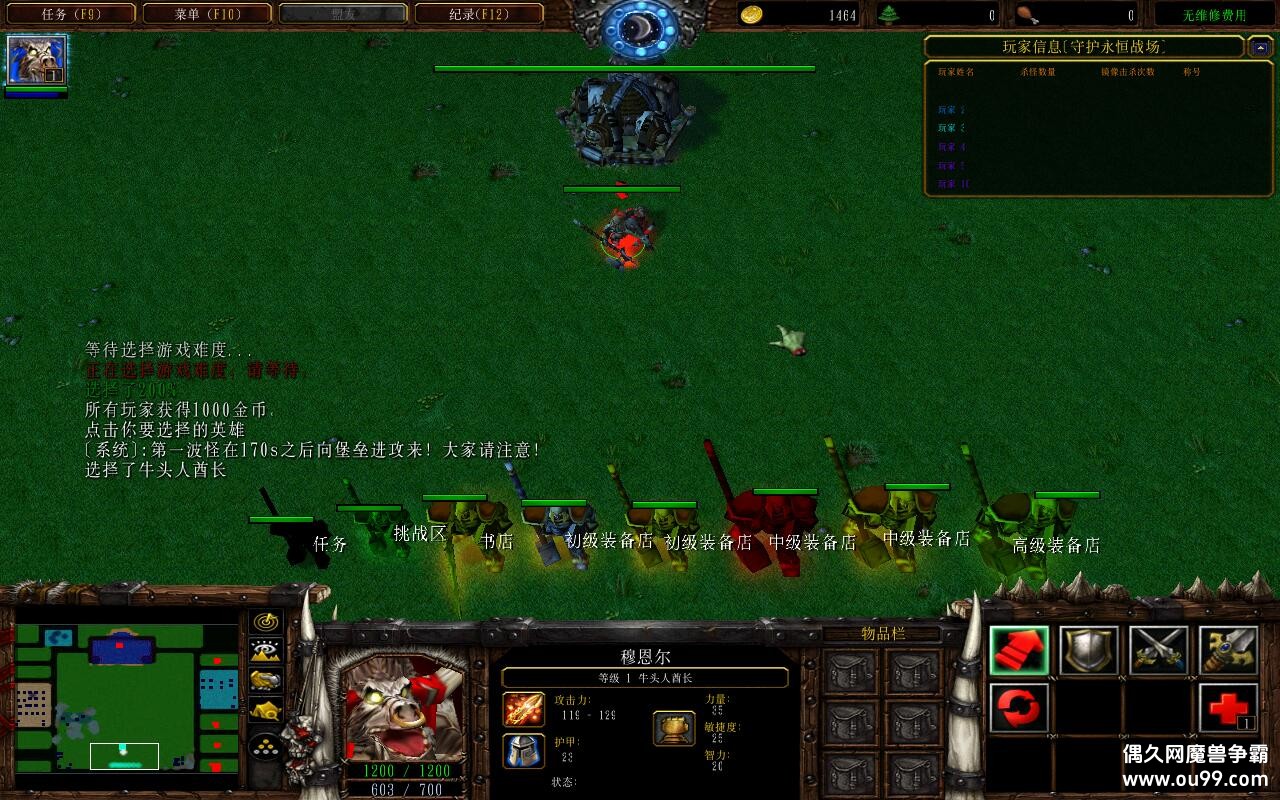Open the red cross hero skills menu
1280x800 pixels.
click(1228, 708)
